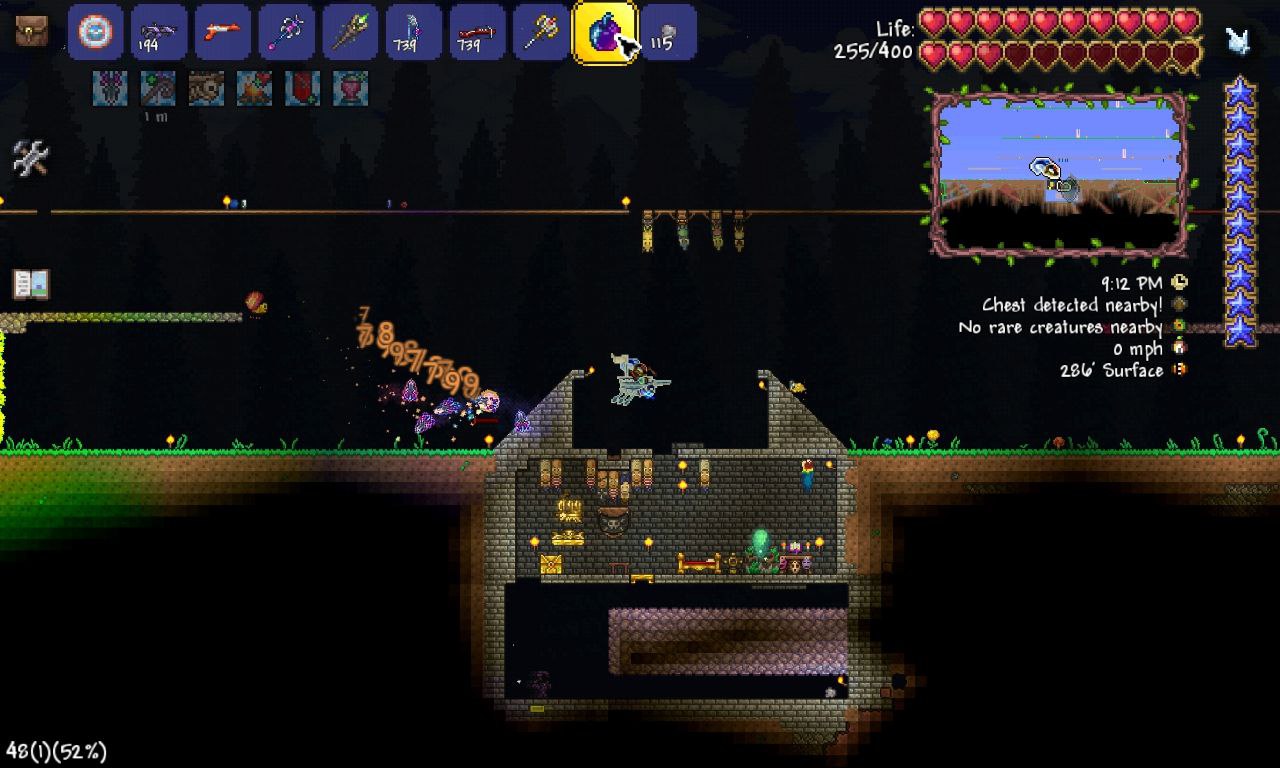Click the currently highlighted purple gem item
The height and width of the screenshot is (768, 1280).
[x=604, y=32]
